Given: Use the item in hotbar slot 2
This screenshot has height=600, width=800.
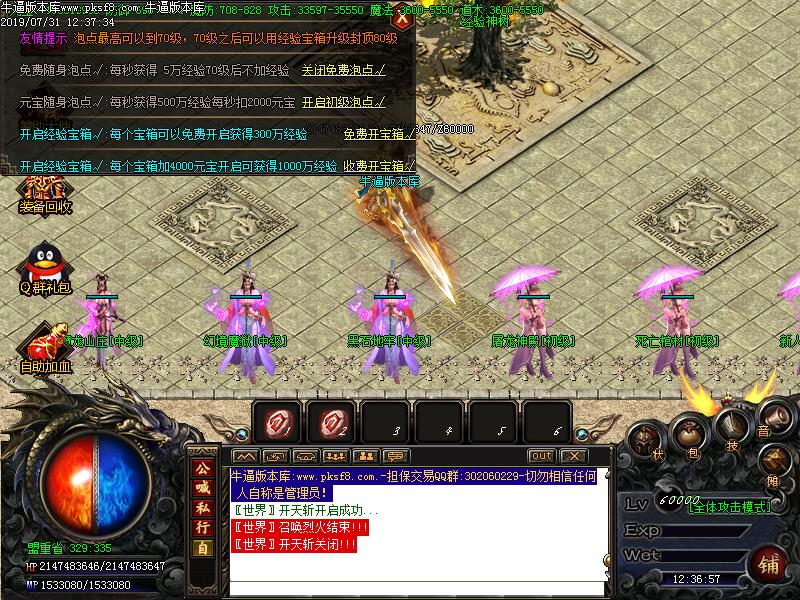Looking at the screenshot, I should (x=331, y=423).
